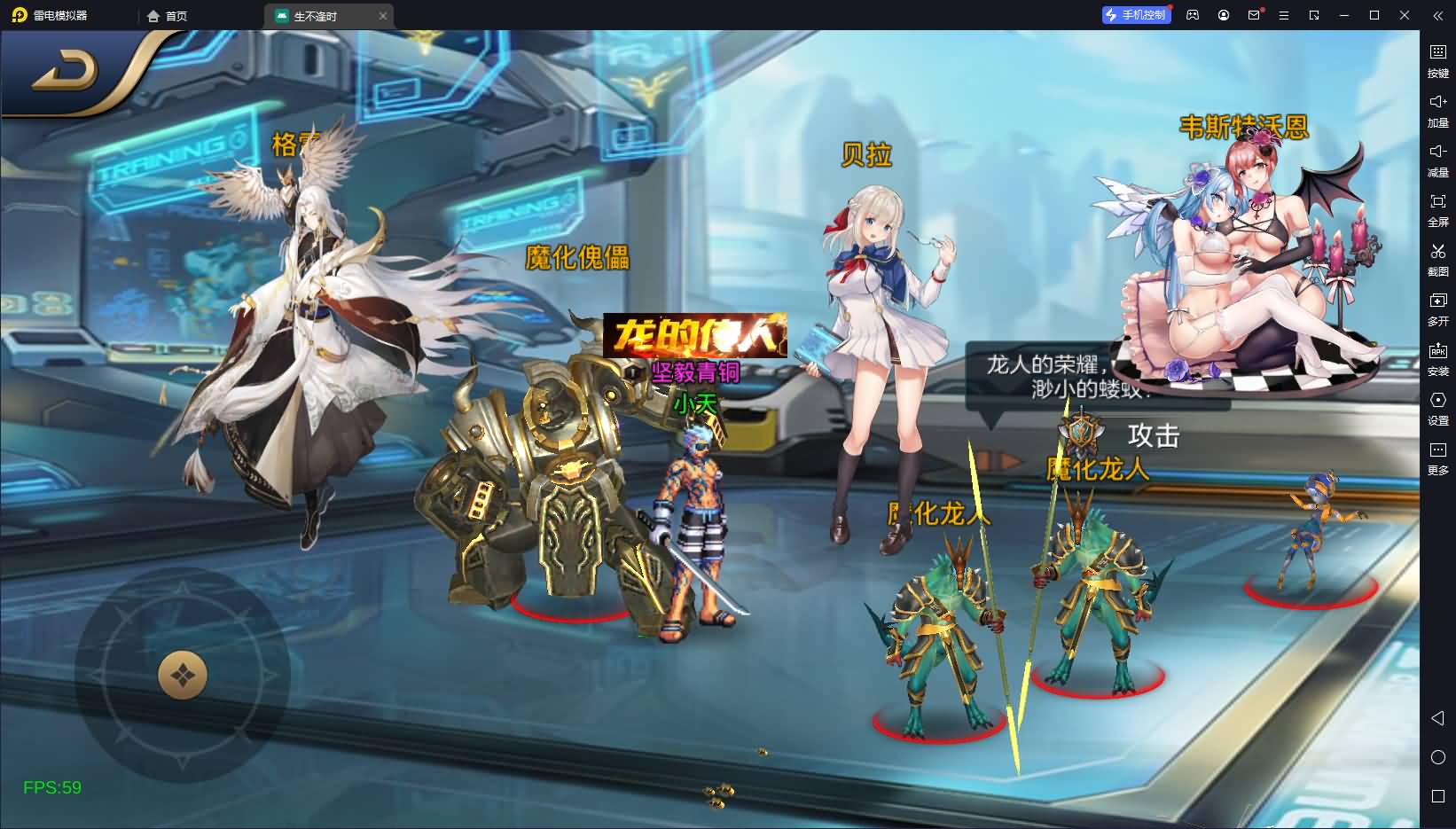
Task: Tap the virtual joystick center knob
Action: [183, 676]
